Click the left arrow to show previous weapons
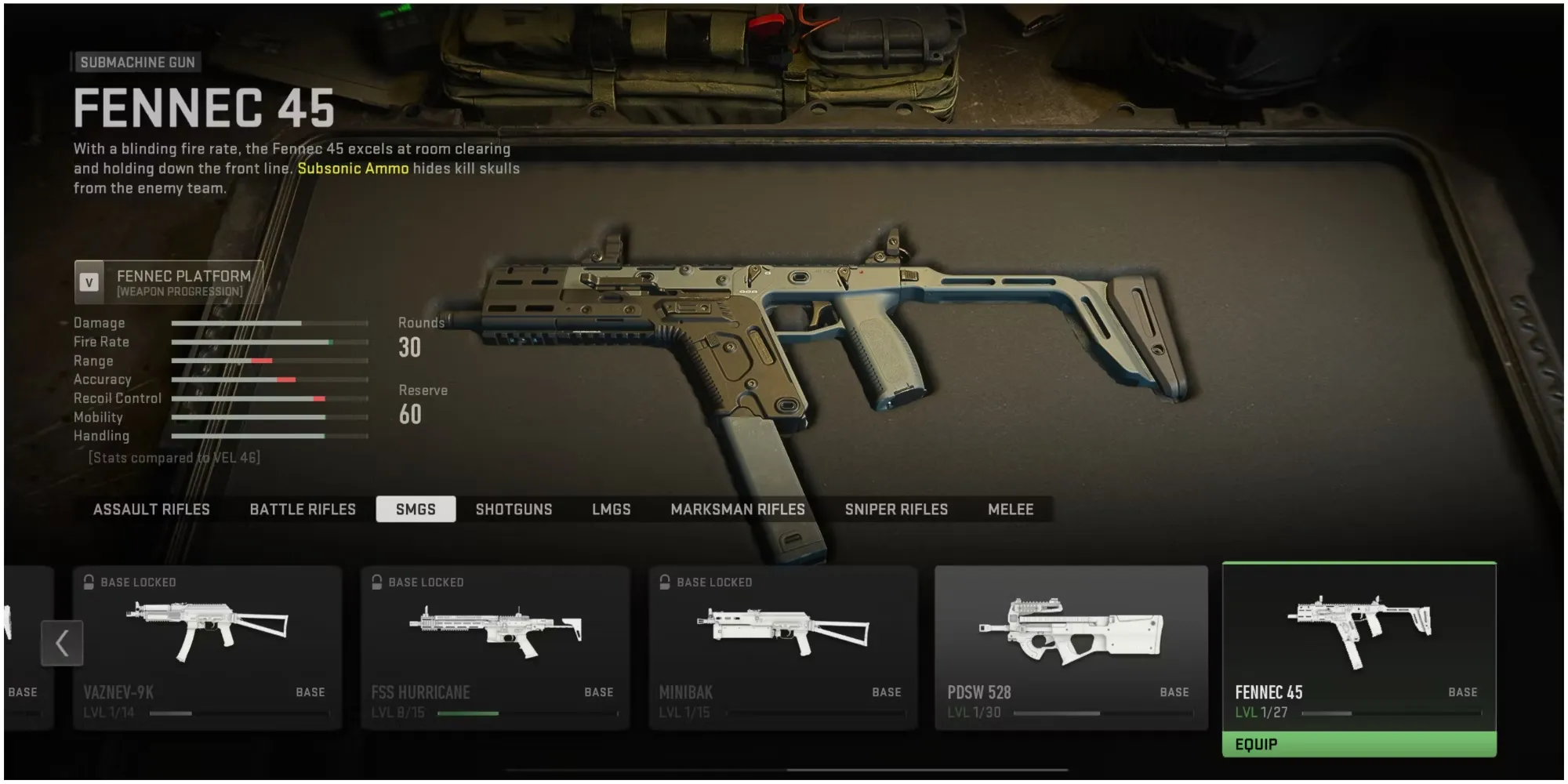This screenshot has width=1568, height=784. click(62, 643)
